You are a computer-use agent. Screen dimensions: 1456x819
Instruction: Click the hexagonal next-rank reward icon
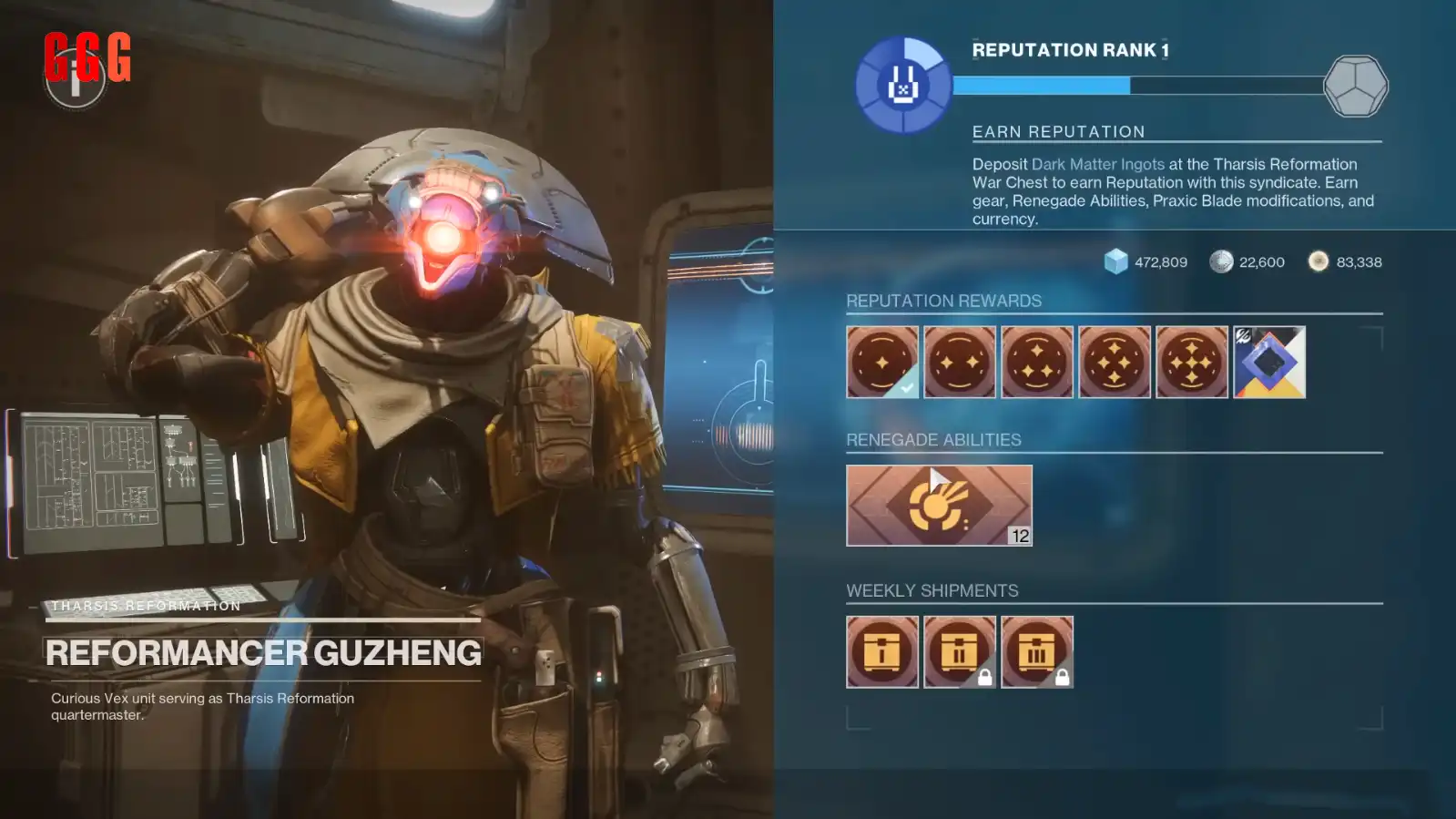(1355, 86)
